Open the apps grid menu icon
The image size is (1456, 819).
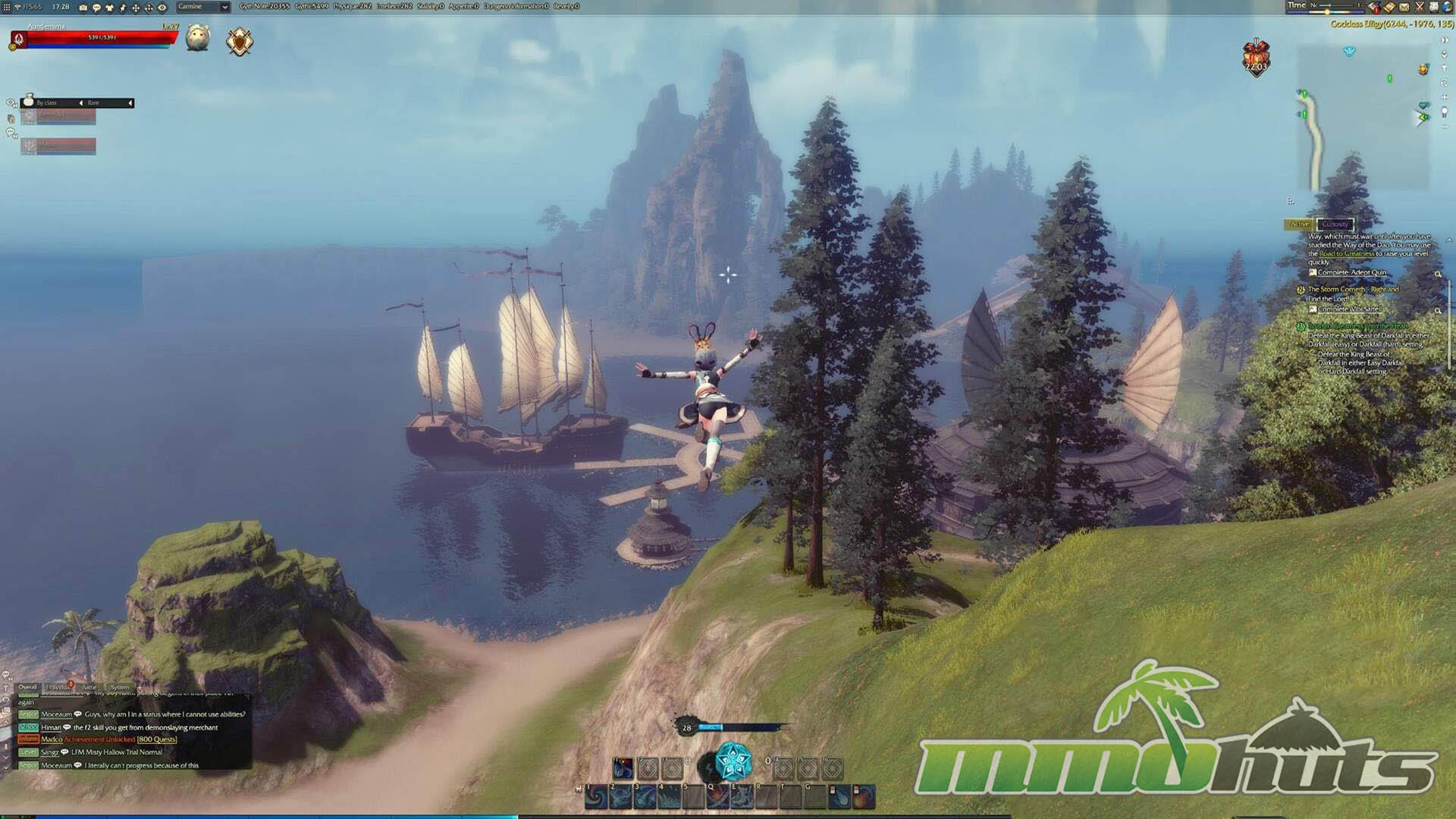(x=7, y=7)
